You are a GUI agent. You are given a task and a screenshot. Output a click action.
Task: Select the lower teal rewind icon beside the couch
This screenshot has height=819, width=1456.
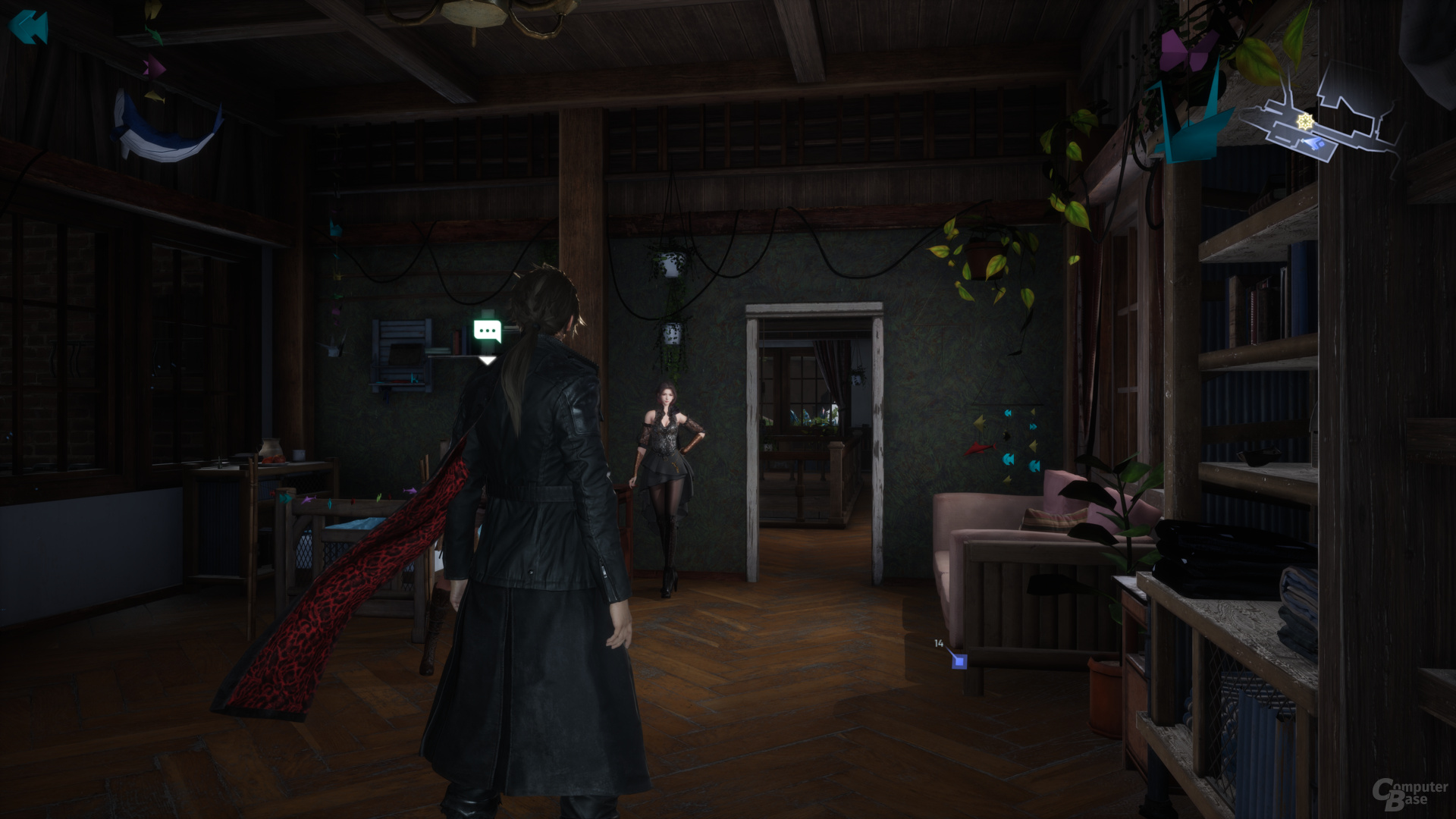point(1034,465)
